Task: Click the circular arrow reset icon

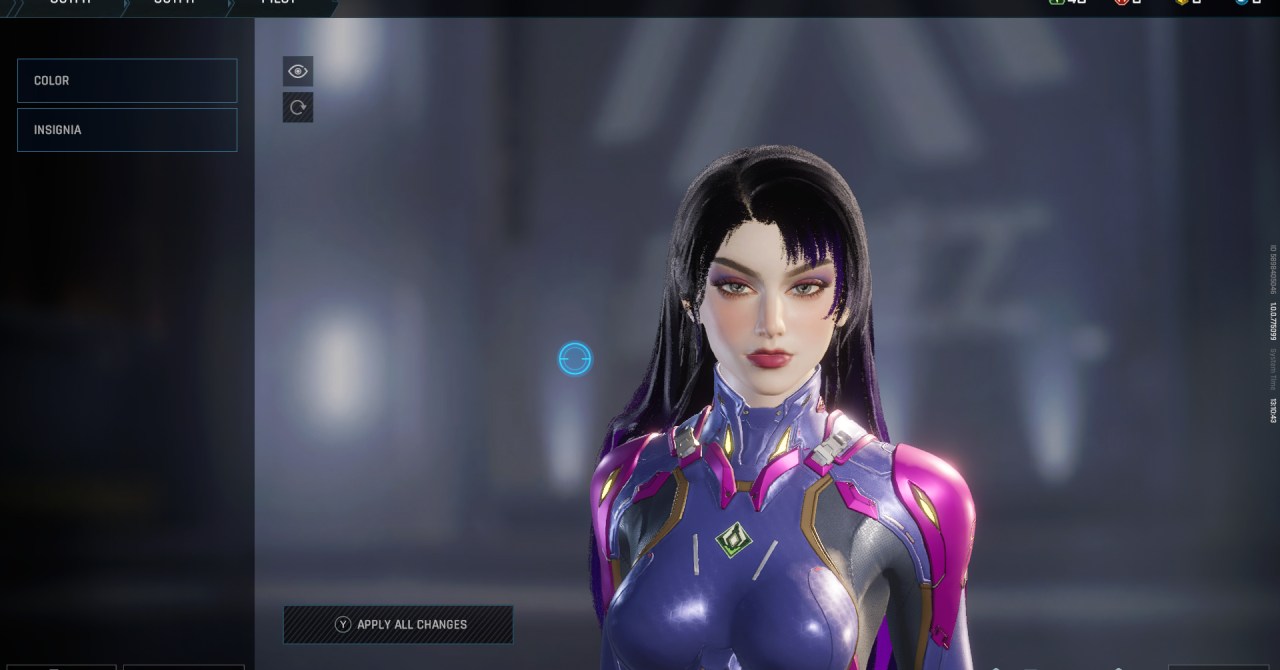Action: click(298, 107)
